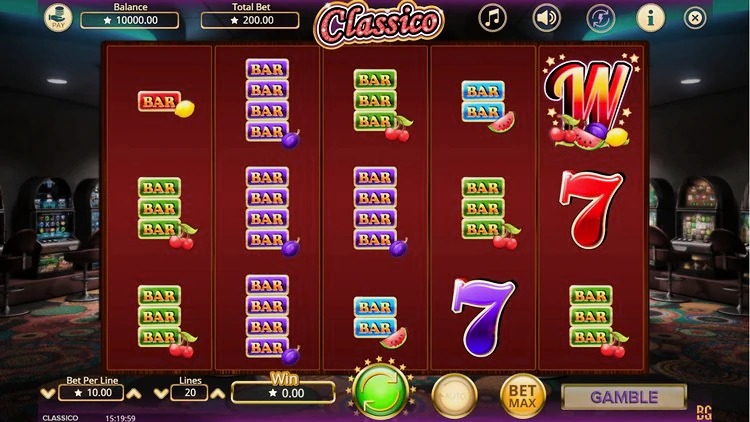
Task: Toggle the music note button
Action: tap(492, 17)
